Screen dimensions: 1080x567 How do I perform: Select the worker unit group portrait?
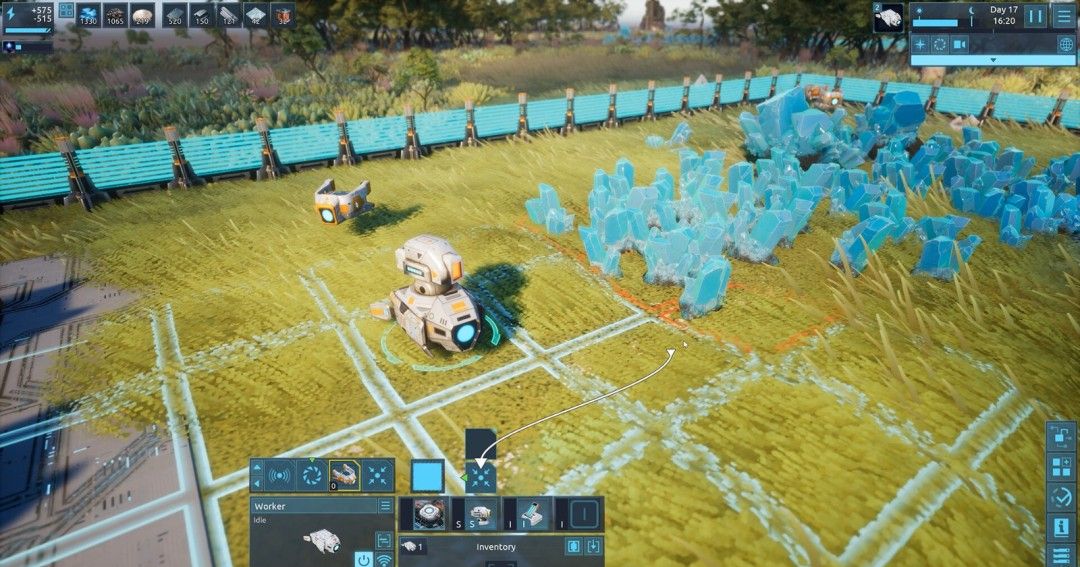tap(888, 17)
